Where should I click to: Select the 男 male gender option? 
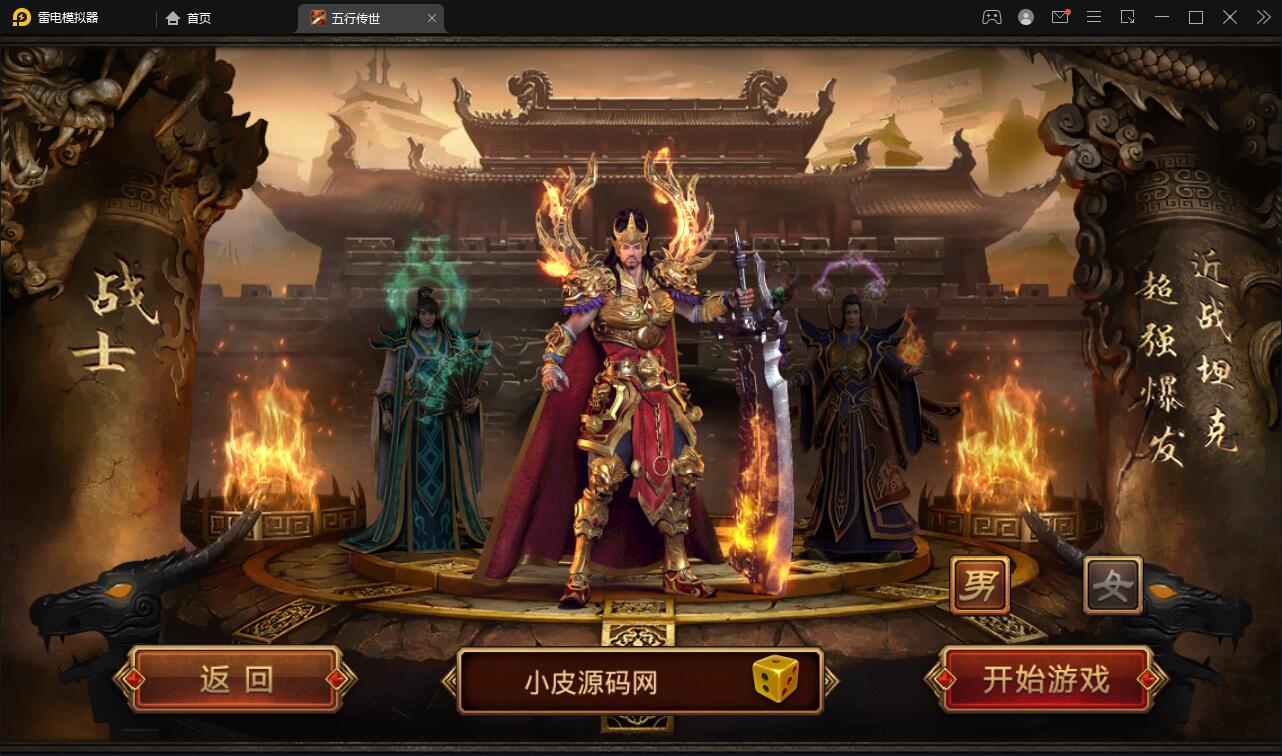pyautogui.click(x=979, y=584)
